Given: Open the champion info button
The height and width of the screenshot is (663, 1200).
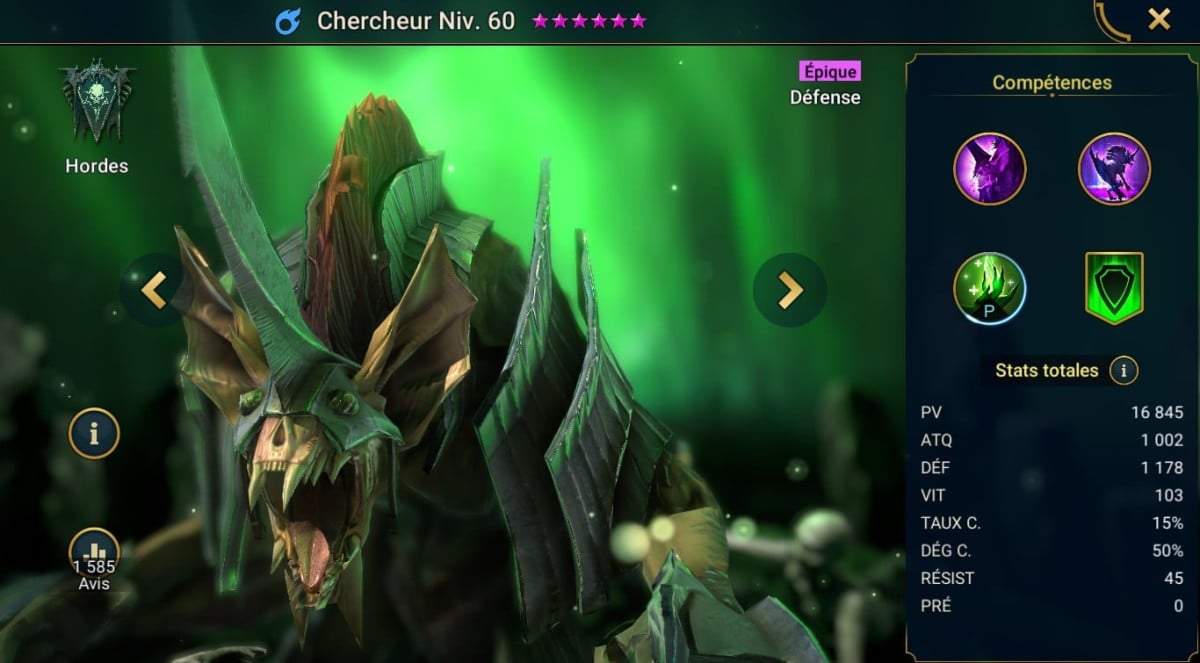Looking at the screenshot, I should (x=94, y=434).
